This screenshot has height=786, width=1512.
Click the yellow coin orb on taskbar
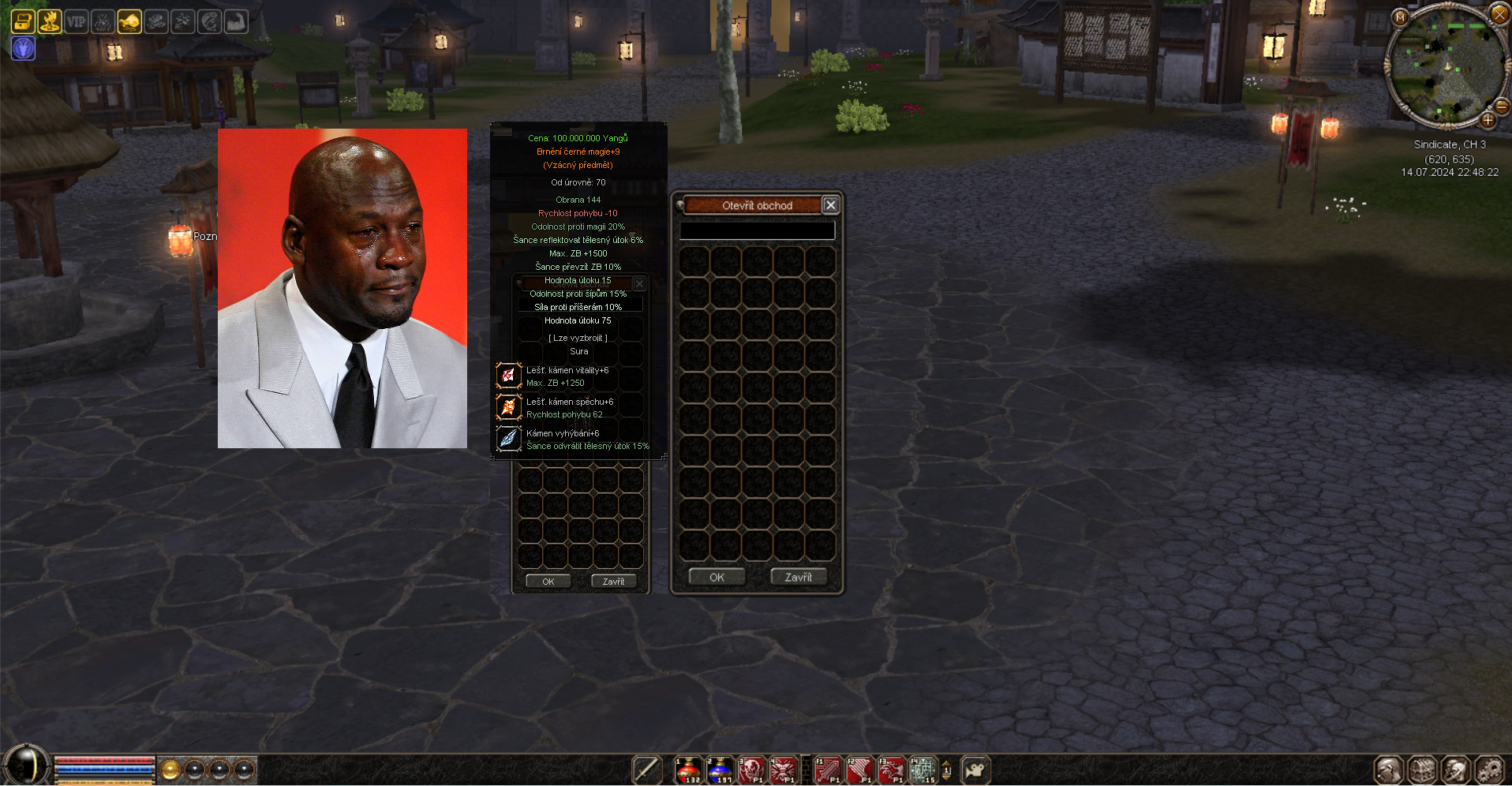[170, 769]
